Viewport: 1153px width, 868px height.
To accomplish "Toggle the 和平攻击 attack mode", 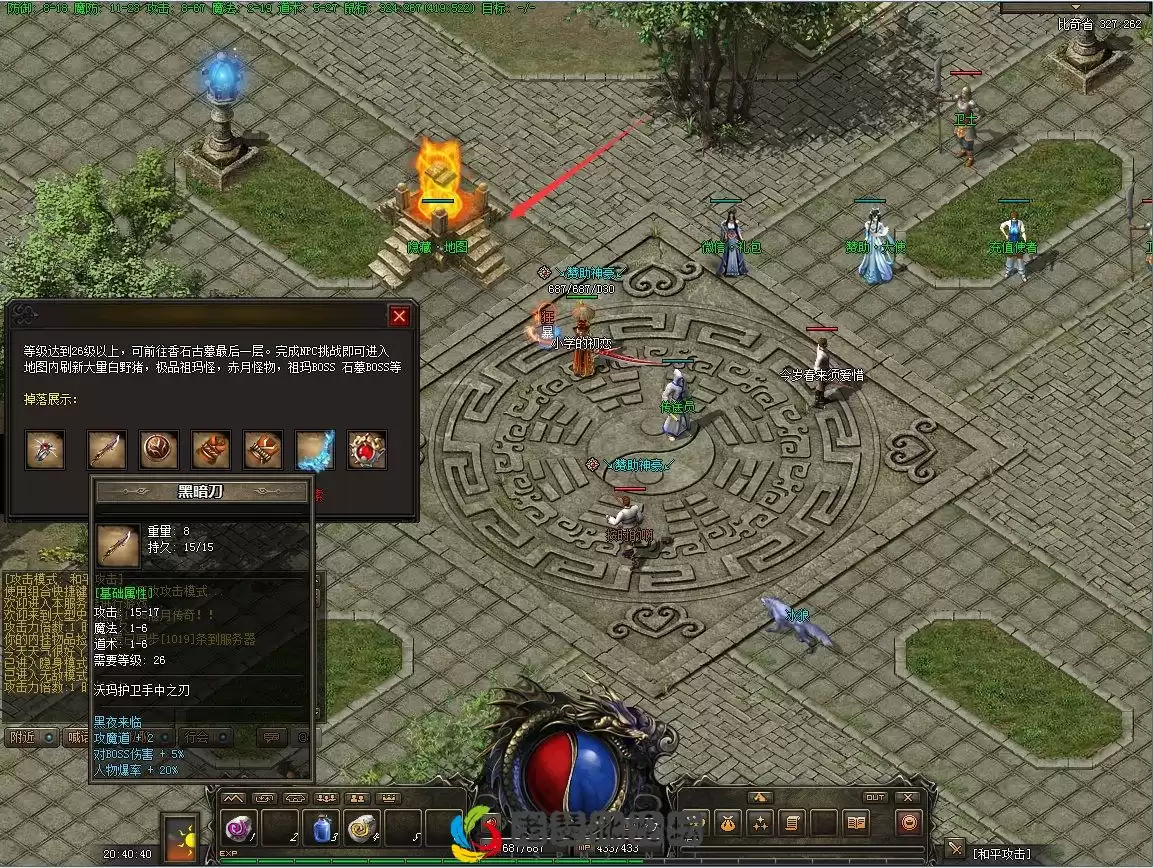I will pyautogui.click(x=1000, y=853).
